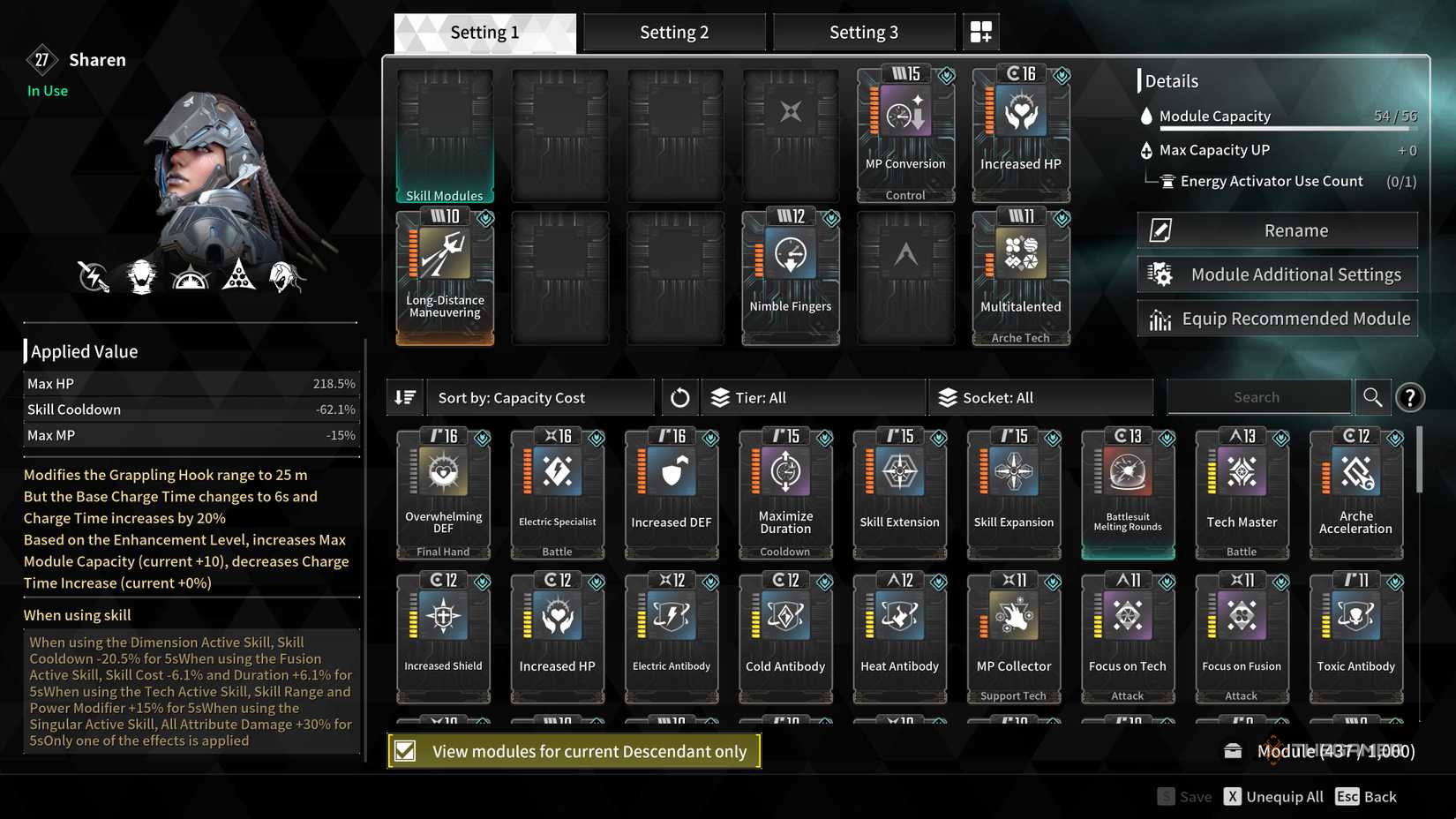The image size is (1456, 819).
Task: Click the pencil icon on the Rename button
Action: [x=1159, y=229]
